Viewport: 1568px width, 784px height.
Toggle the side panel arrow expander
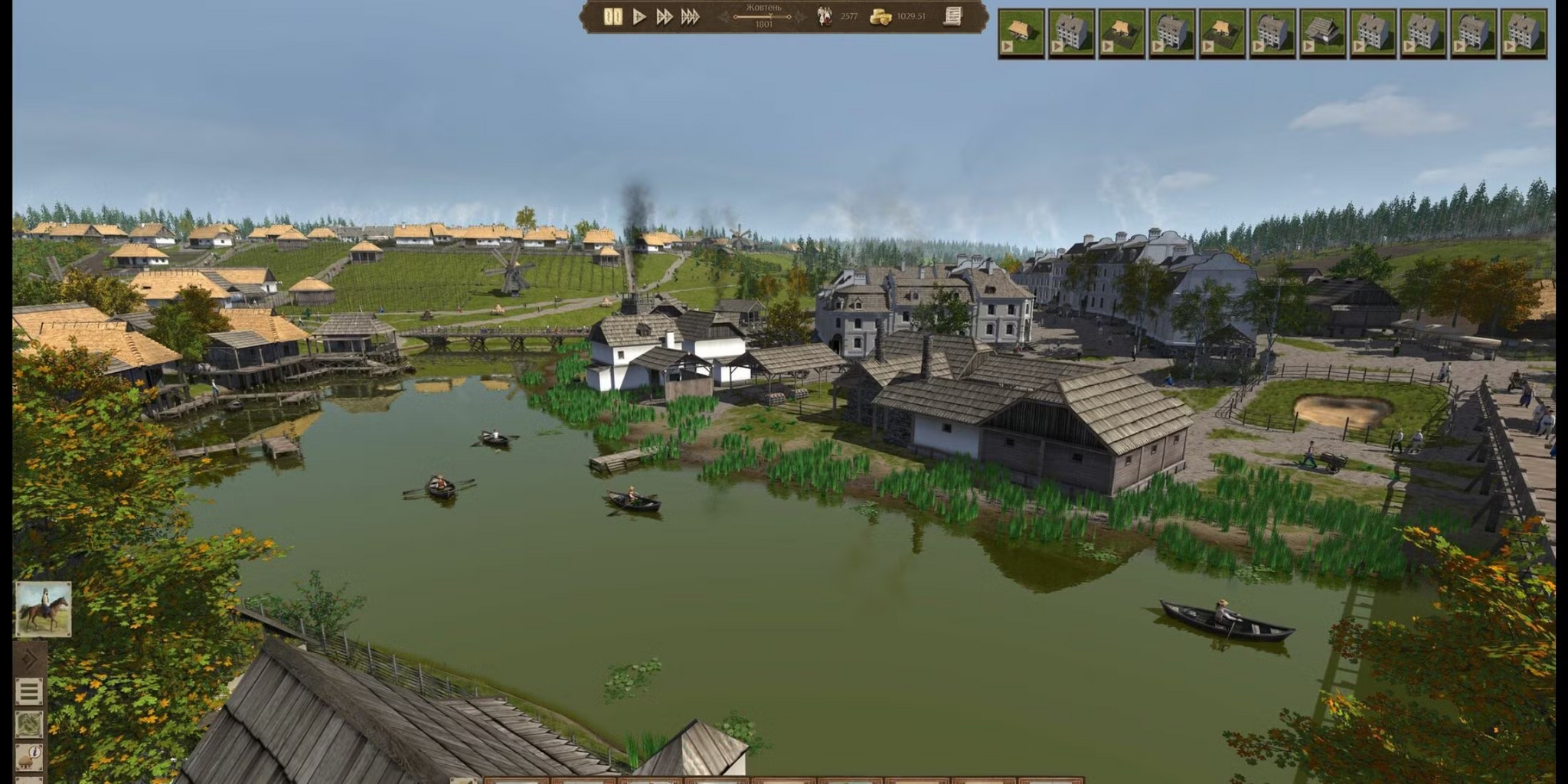pos(29,659)
